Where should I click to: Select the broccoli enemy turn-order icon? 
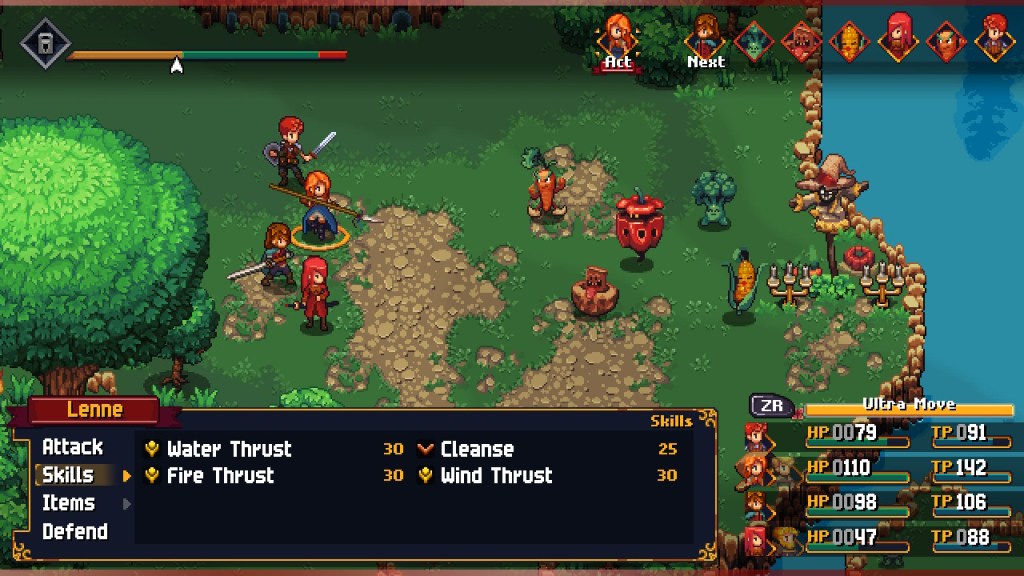(x=754, y=42)
